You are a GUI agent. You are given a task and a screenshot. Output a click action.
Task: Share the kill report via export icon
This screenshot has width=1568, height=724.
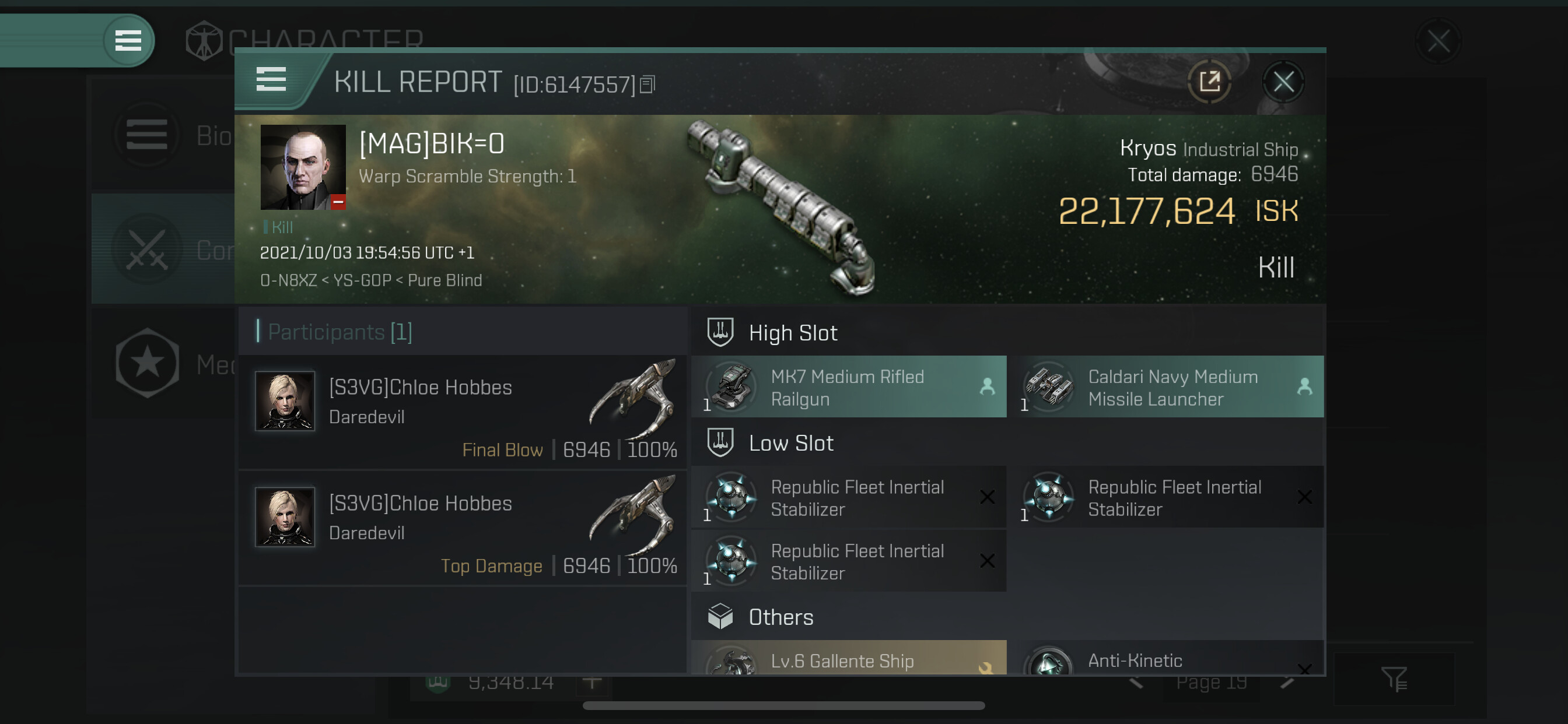tap(1209, 82)
